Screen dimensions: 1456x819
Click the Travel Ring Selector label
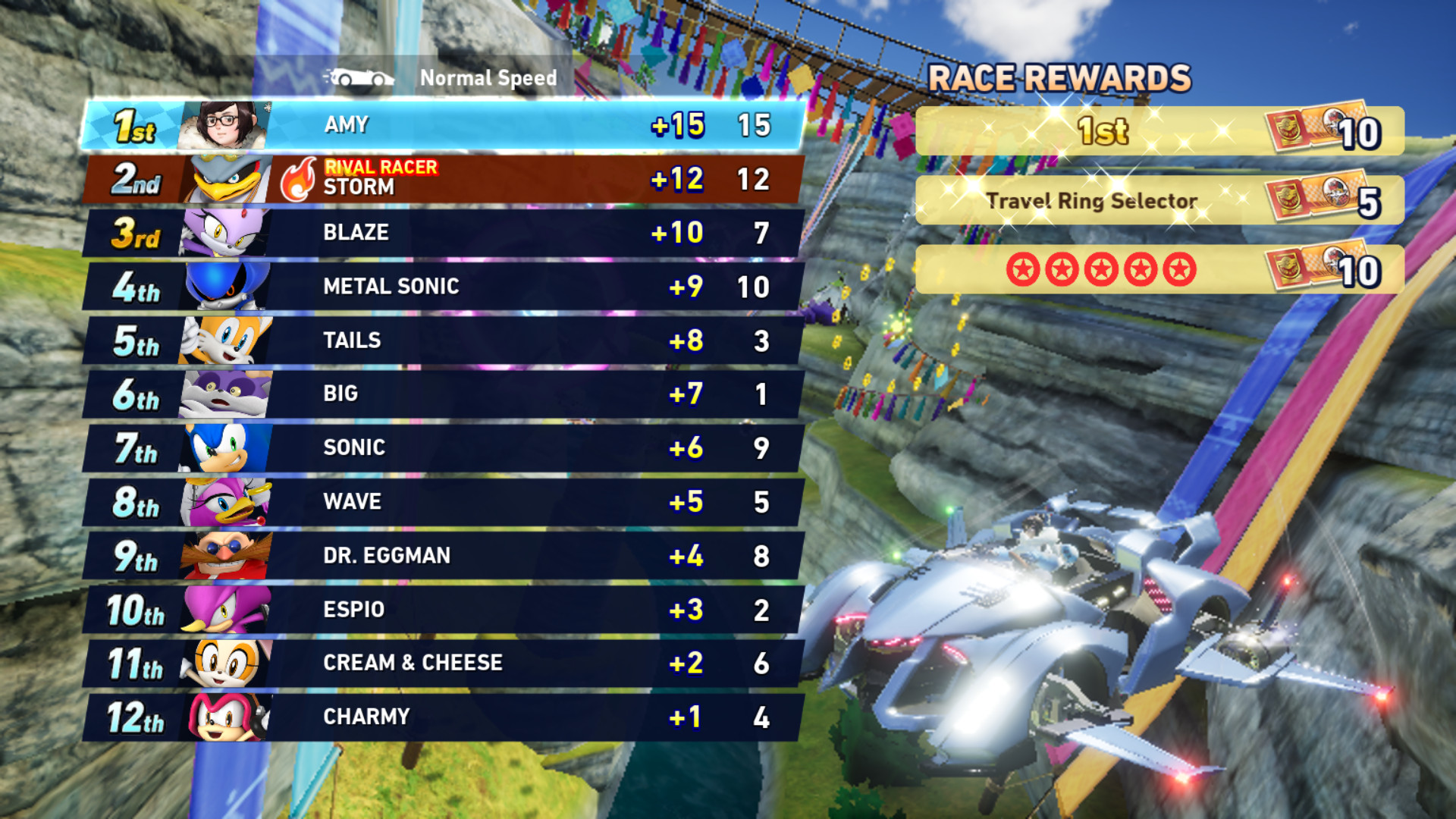coord(1092,202)
